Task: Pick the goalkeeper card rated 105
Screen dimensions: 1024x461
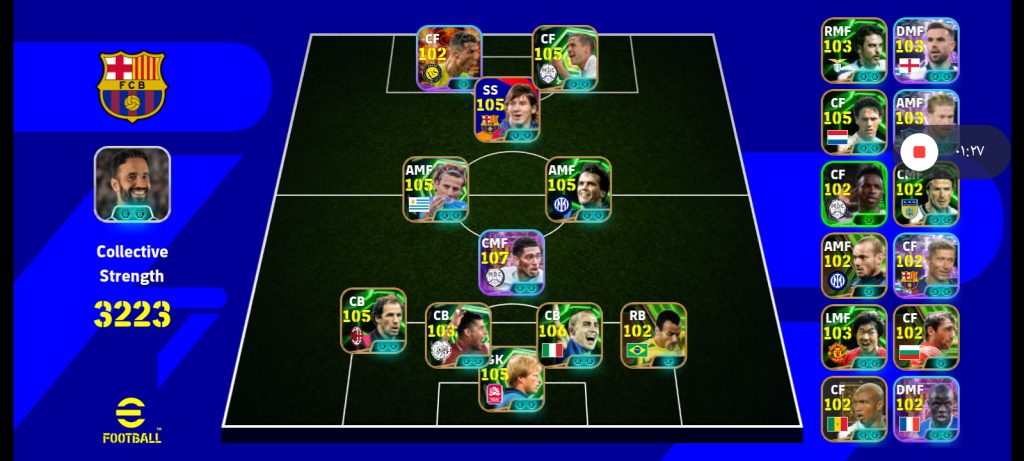Action: (x=511, y=380)
